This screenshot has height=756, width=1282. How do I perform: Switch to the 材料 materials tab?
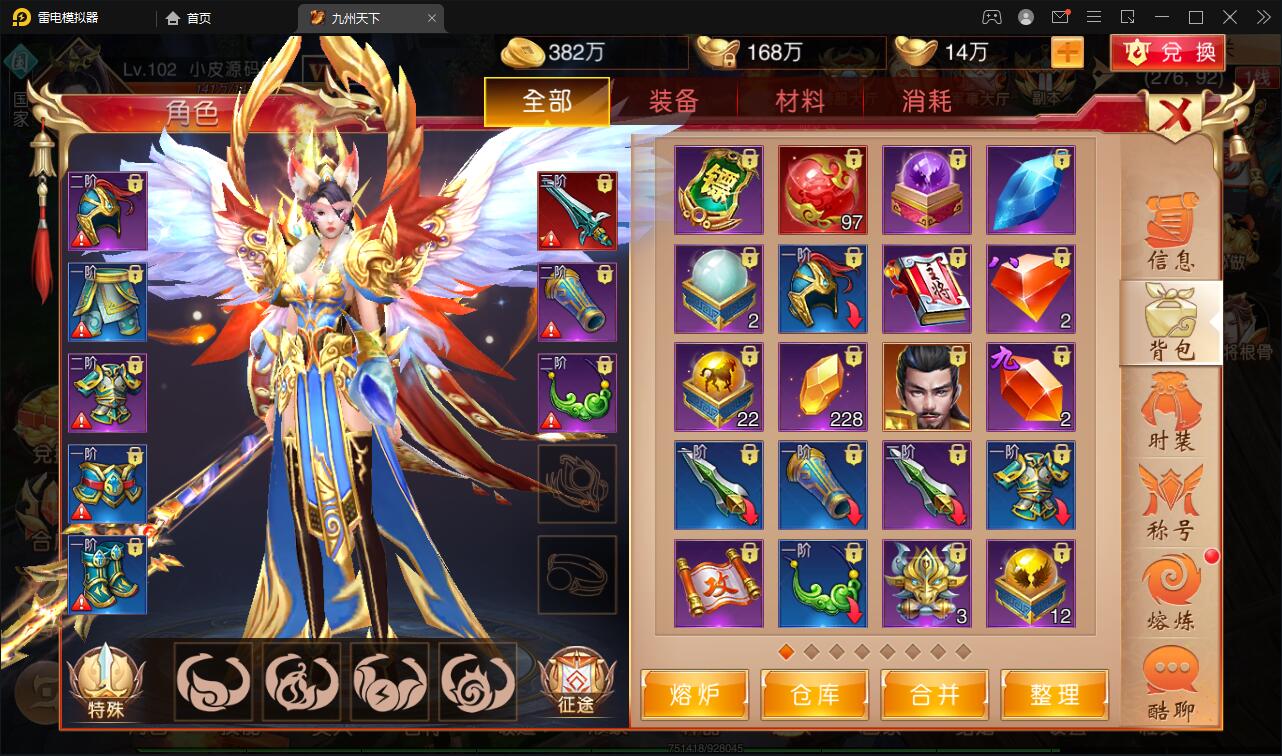799,101
